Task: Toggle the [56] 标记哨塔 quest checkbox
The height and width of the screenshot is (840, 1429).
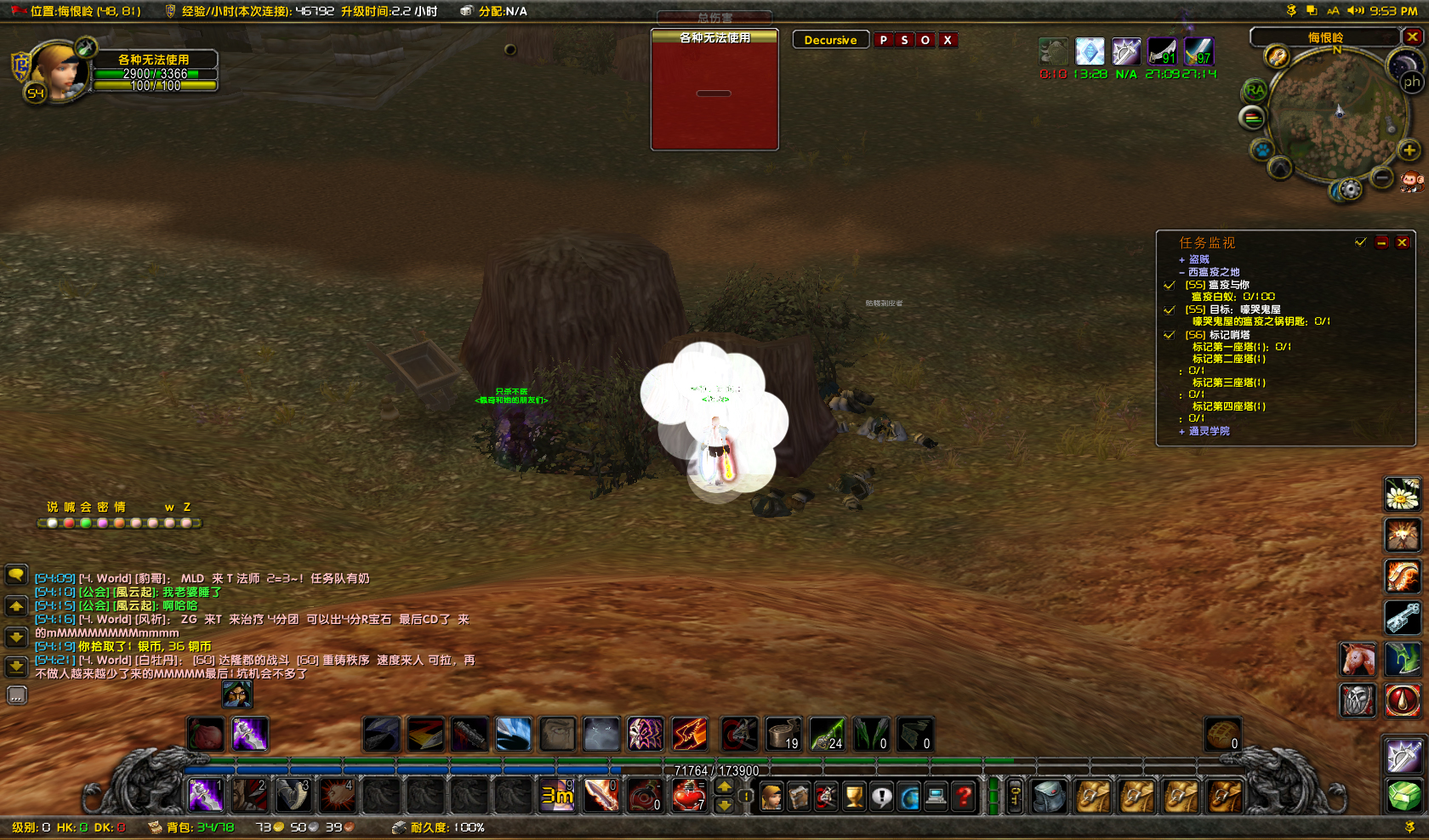Action: [1169, 335]
